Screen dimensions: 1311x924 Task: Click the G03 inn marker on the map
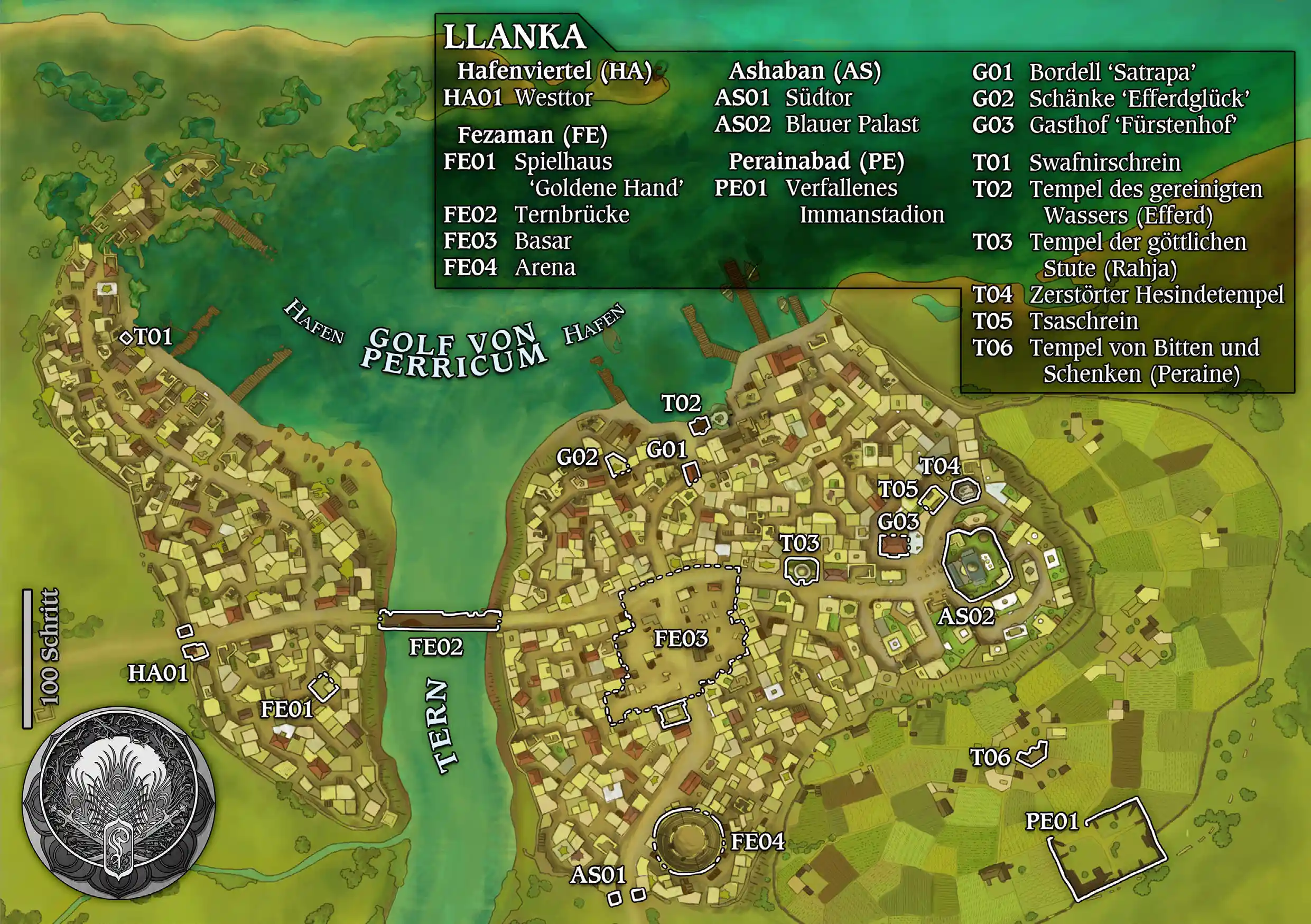click(x=894, y=545)
